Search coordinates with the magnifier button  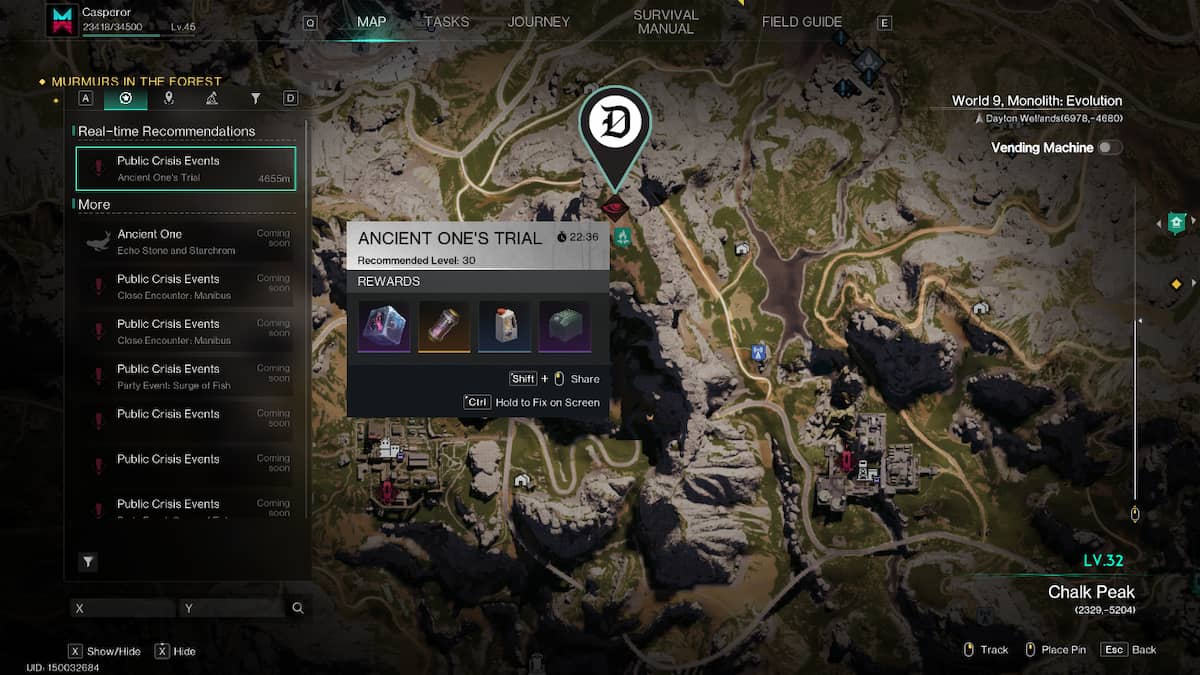point(297,608)
